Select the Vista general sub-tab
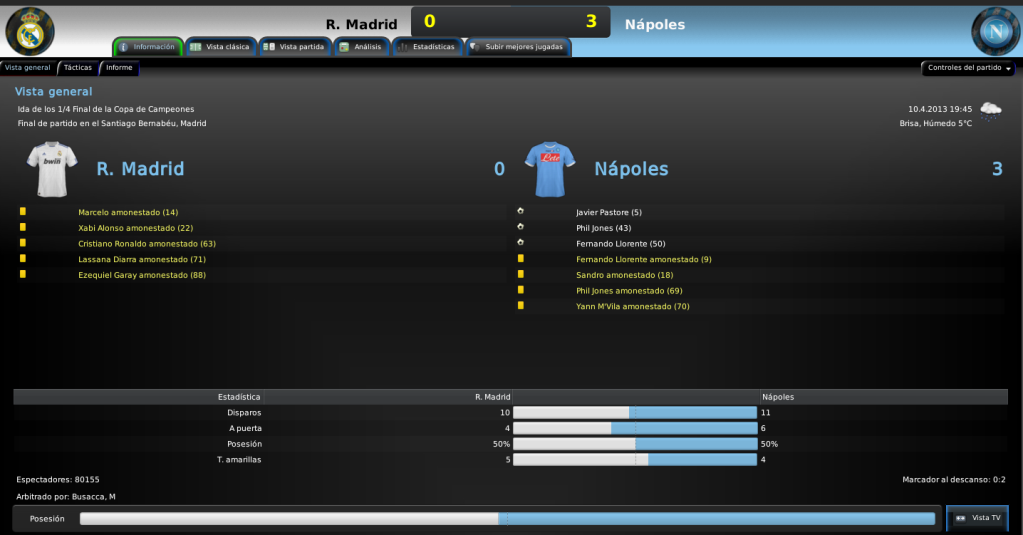1023x535 pixels. coord(27,68)
